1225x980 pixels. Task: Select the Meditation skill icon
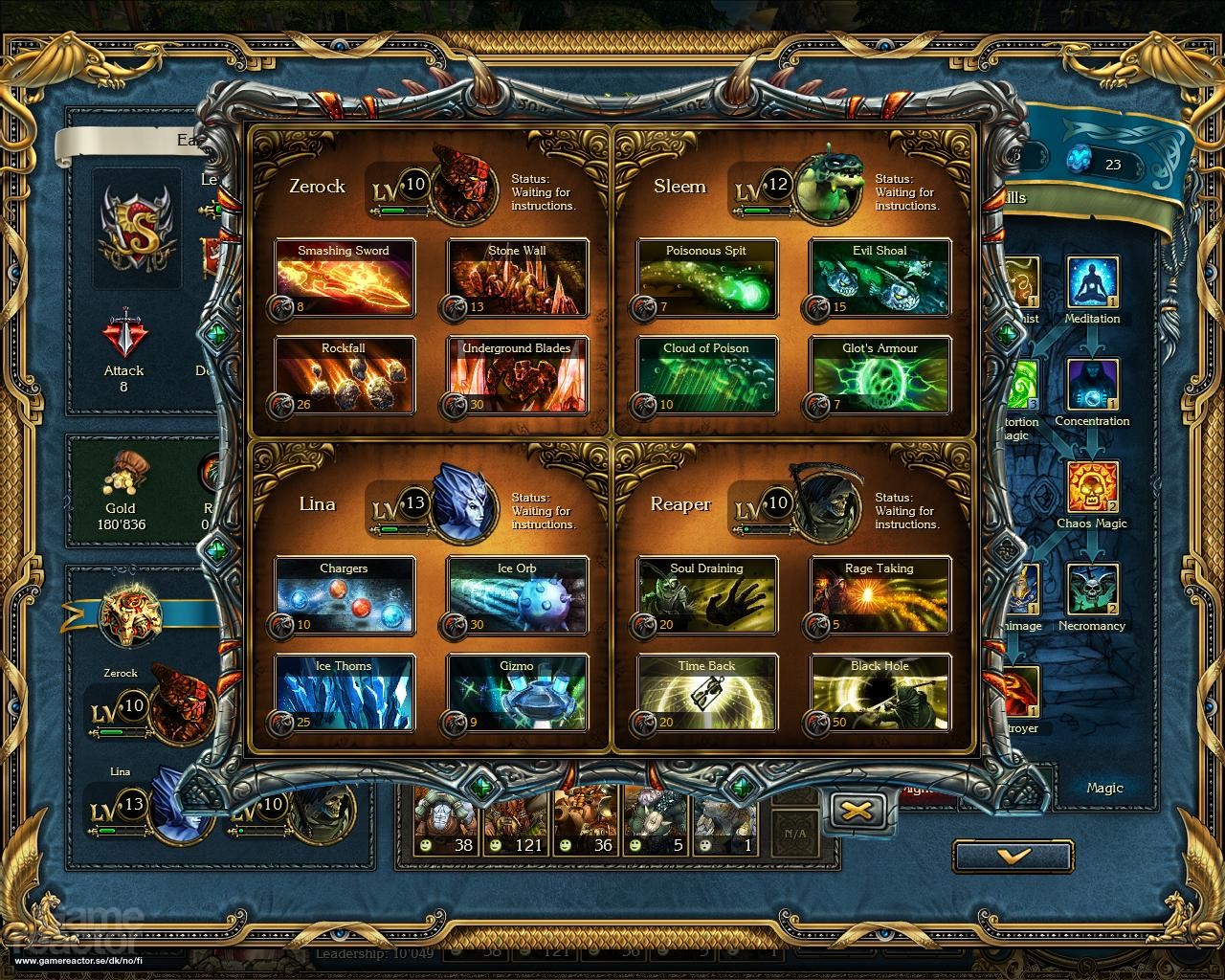[x=1092, y=282]
